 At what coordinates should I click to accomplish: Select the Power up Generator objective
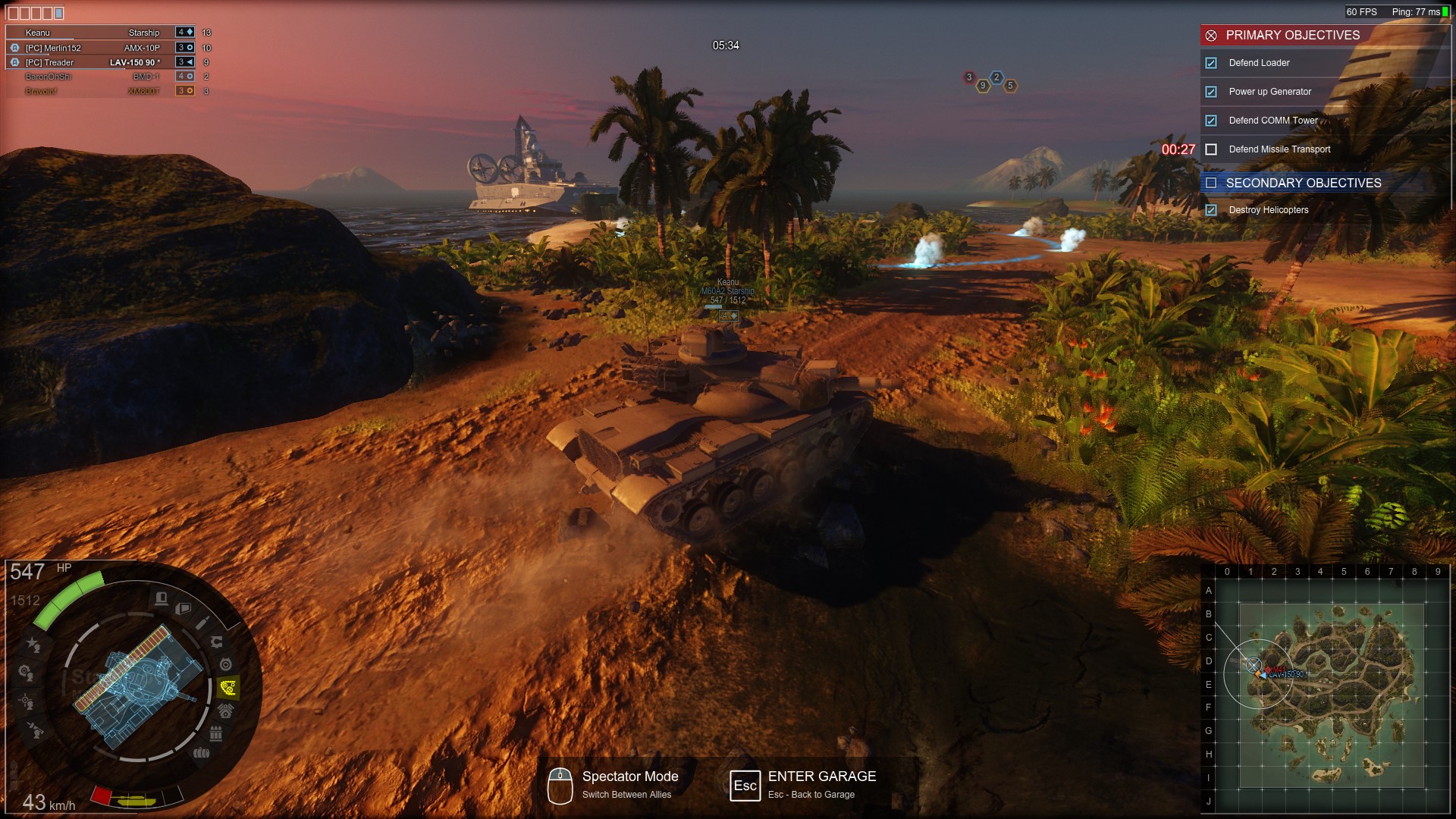(x=1269, y=92)
